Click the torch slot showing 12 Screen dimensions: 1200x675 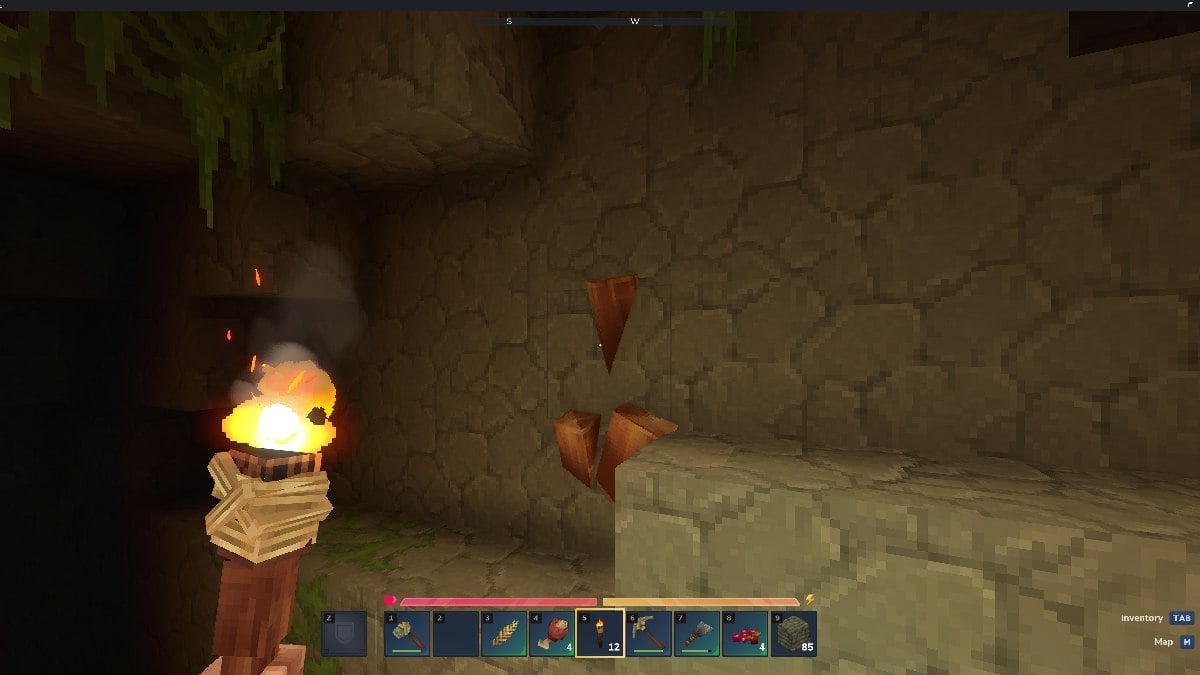[x=600, y=633]
